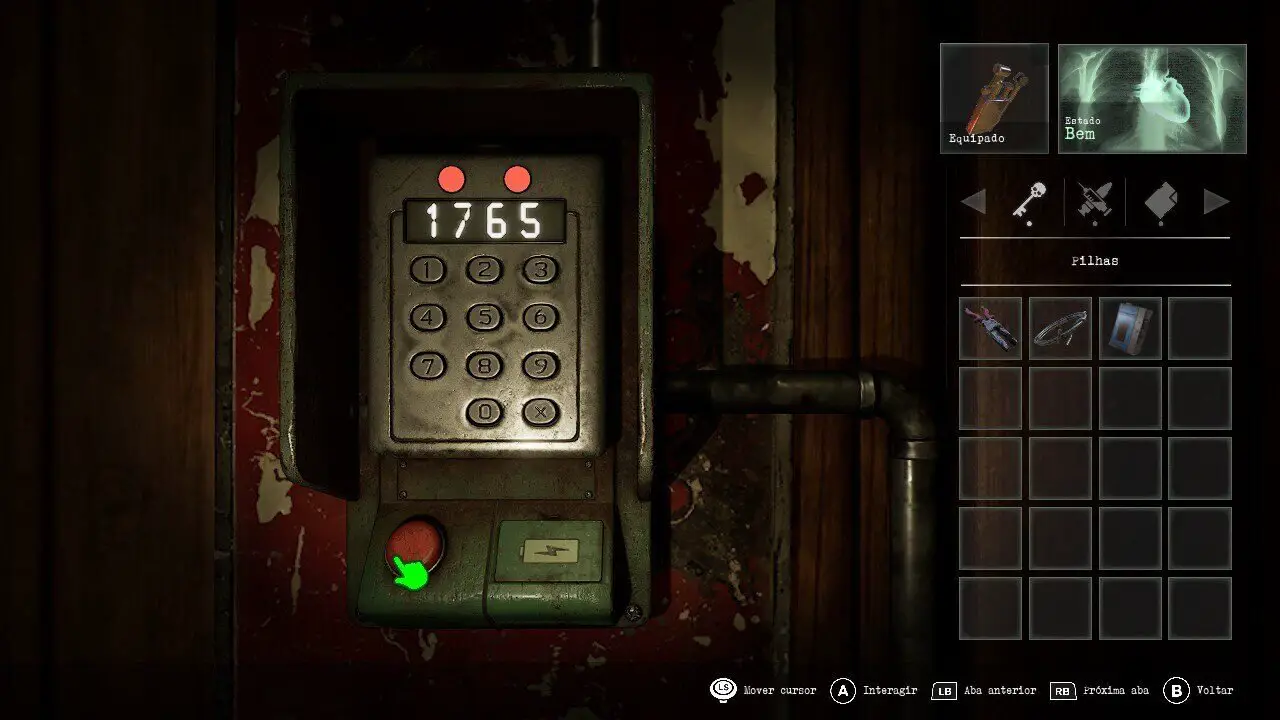
Task: Select the pliers item in inventory
Action: click(x=990, y=328)
